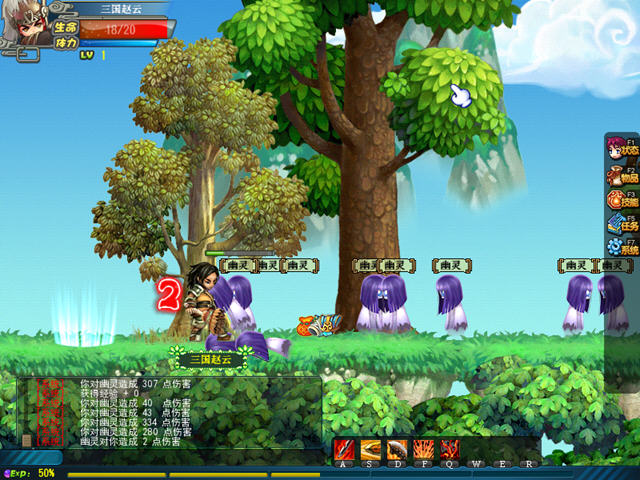Activate the red sword slash skill
This screenshot has width=640, height=480.
pos(345,449)
